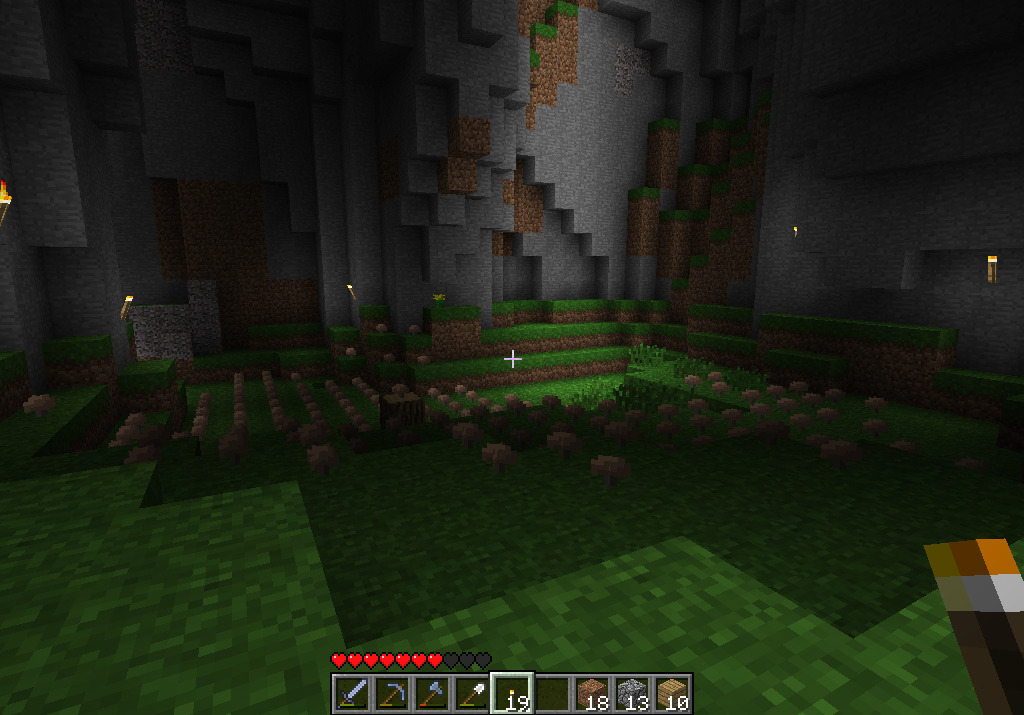Image resolution: width=1024 pixels, height=715 pixels.
Task: Choose the axe in the hotbar
Action: click(432, 693)
